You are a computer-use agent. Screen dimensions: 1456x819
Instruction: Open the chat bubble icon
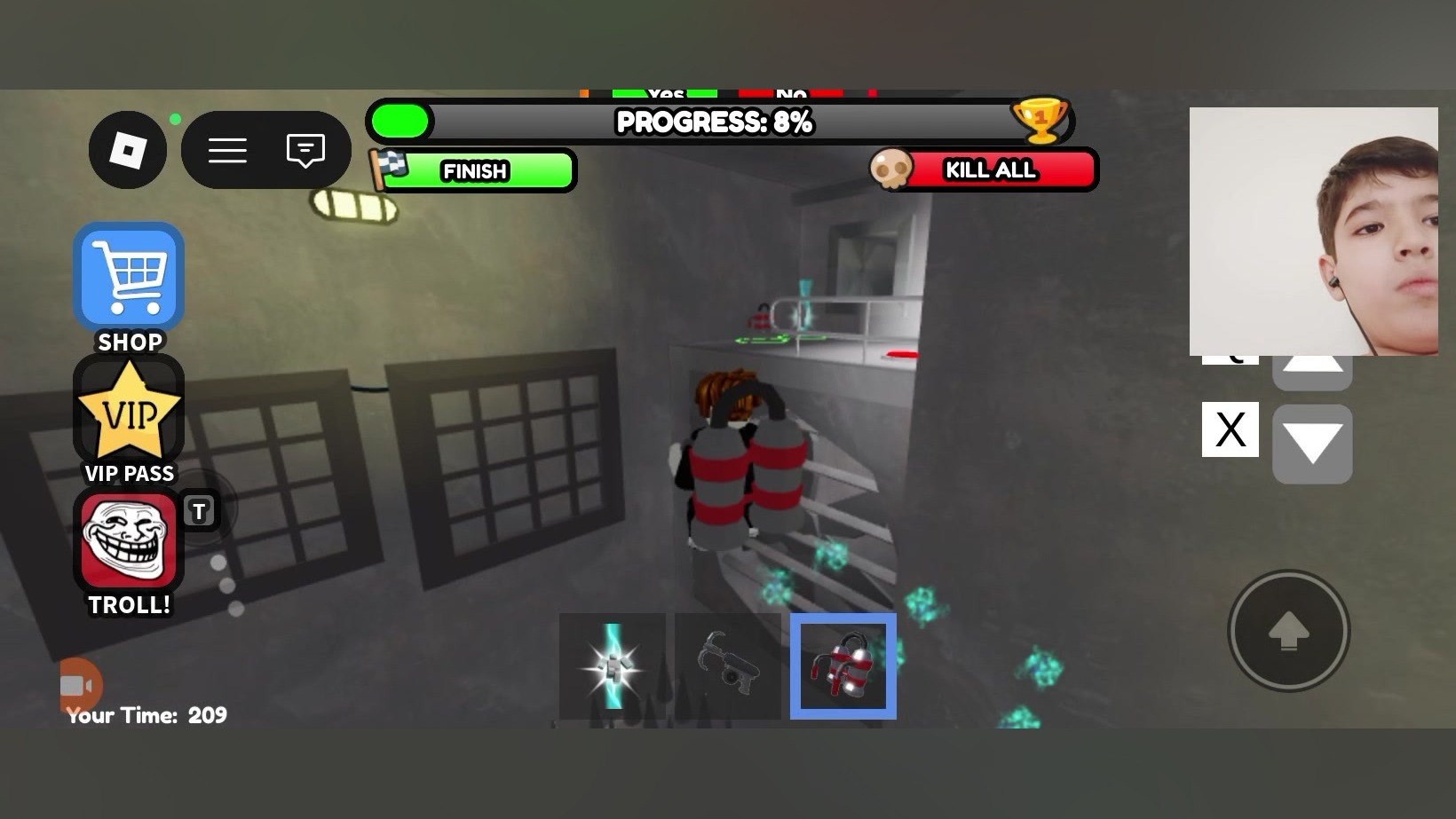305,150
